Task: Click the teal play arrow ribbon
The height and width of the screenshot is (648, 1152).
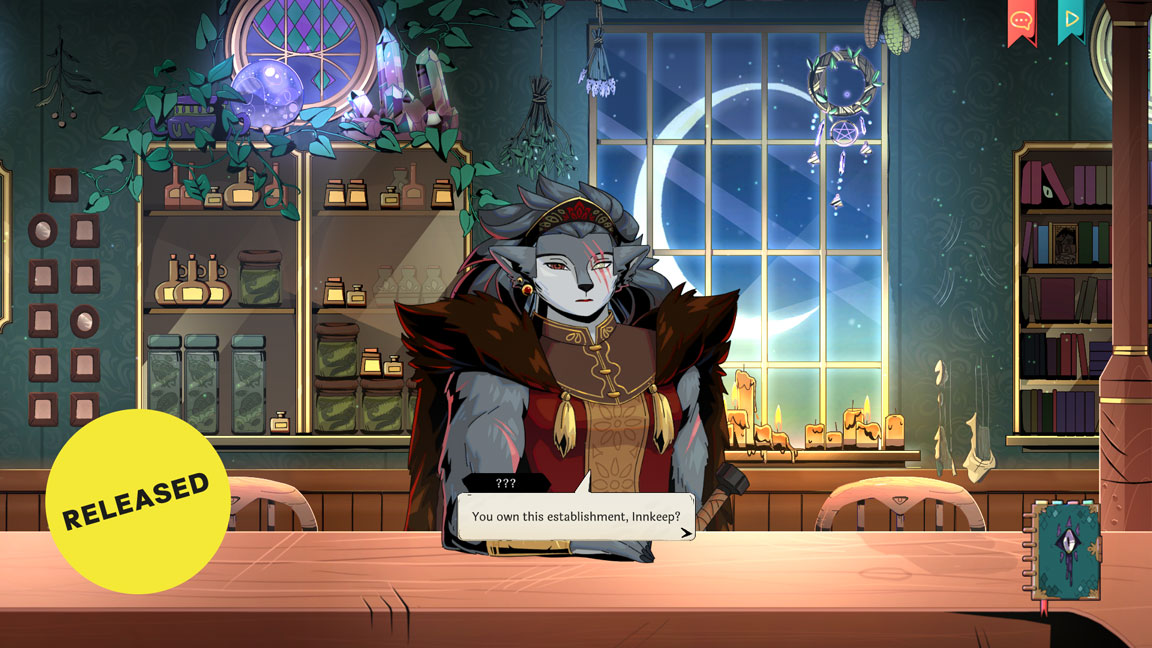Action: [1071, 19]
